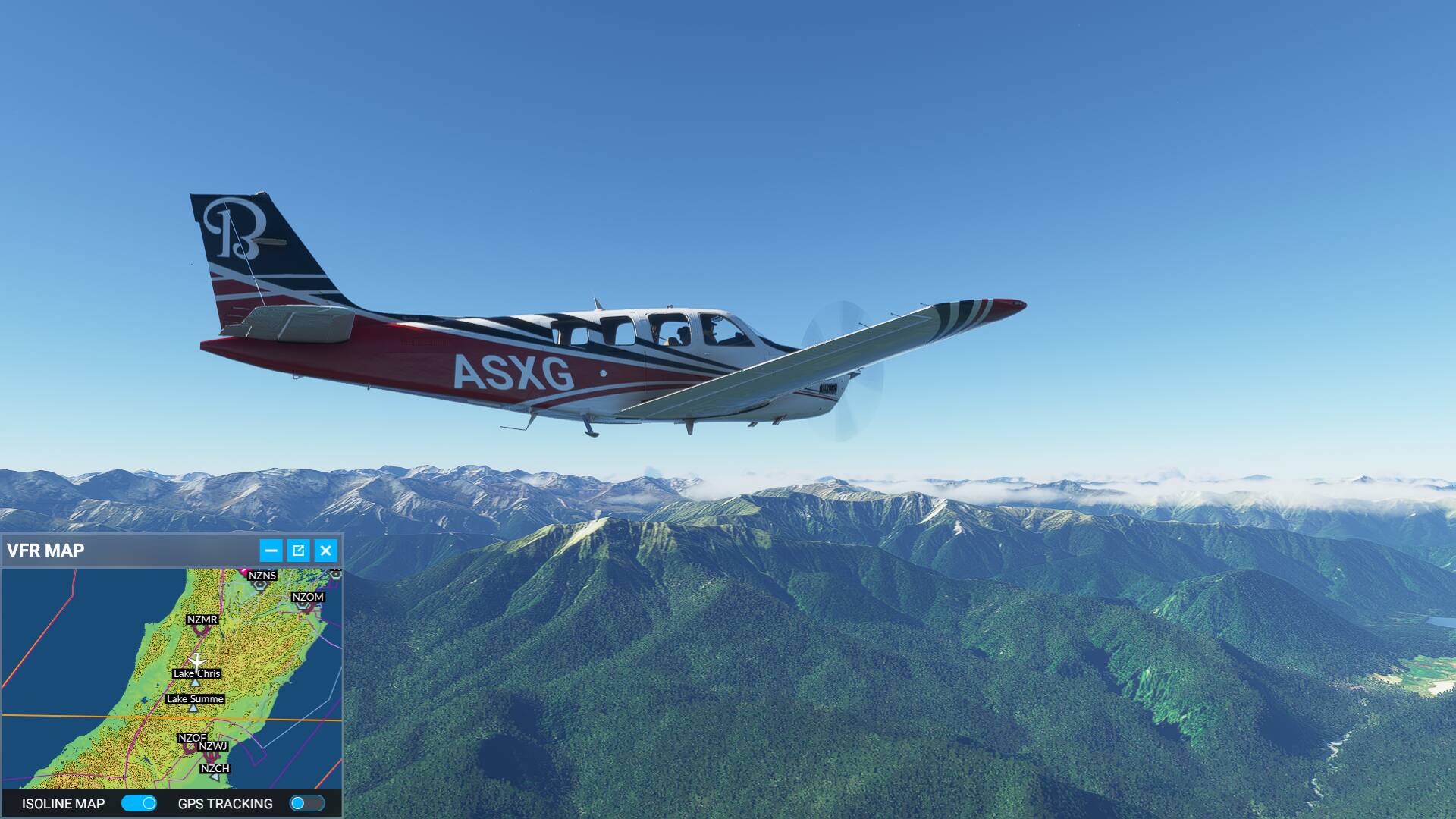Select the NZMR airport marker
Image resolution: width=1456 pixels, height=819 pixels.
click(200, 629)
